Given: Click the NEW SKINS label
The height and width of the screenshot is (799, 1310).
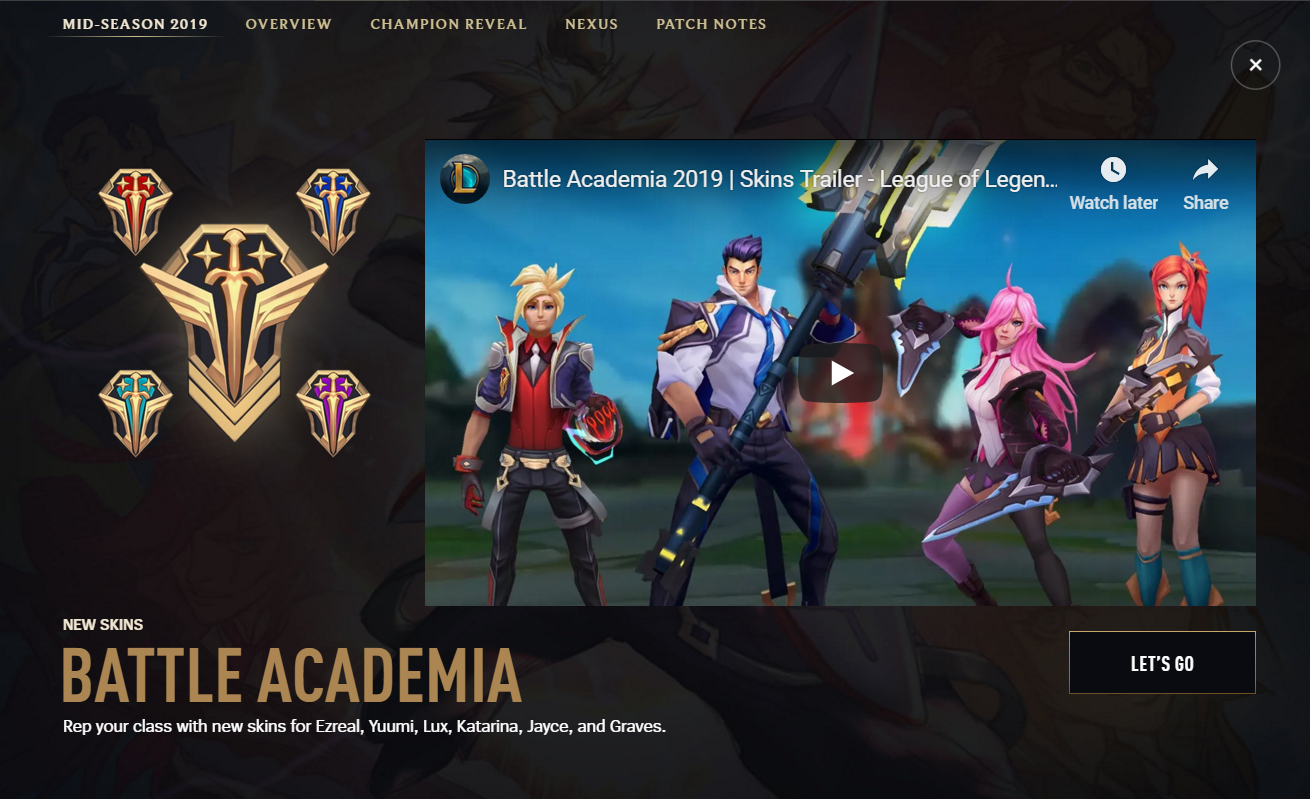Looking at the screenshot, I should point(101,624).
